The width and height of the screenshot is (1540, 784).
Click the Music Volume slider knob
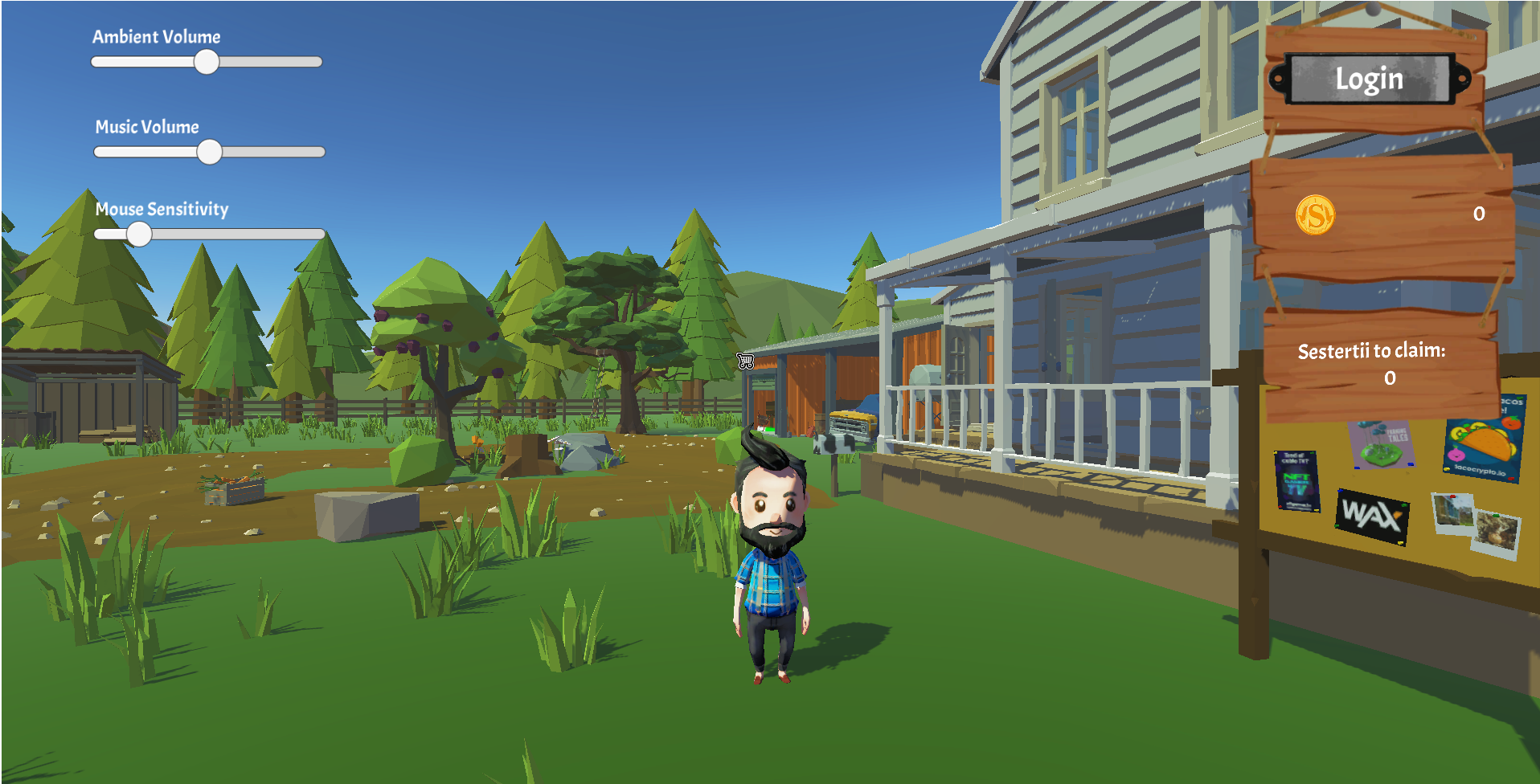pos(209,152)
